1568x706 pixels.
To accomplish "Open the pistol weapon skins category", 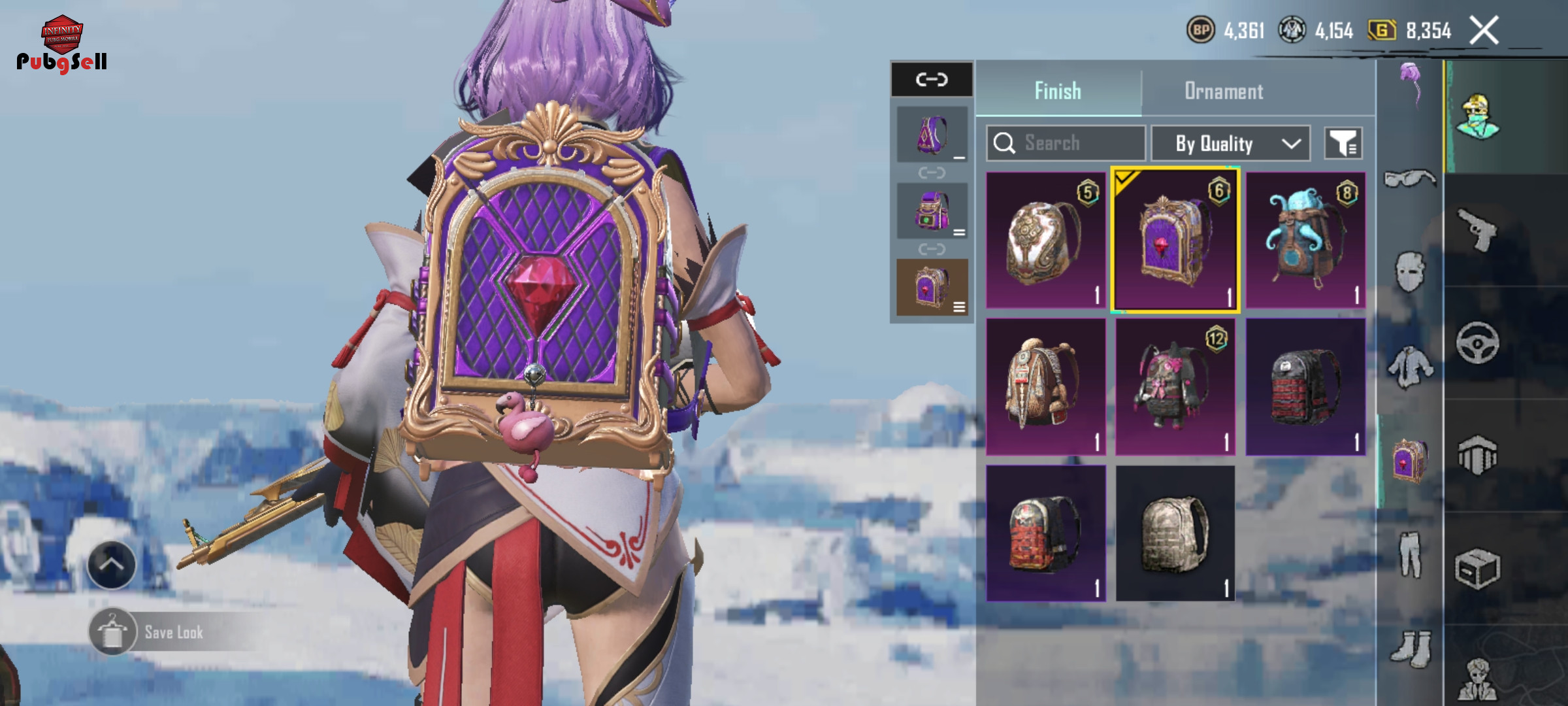I will click(x=1477, y=229).
